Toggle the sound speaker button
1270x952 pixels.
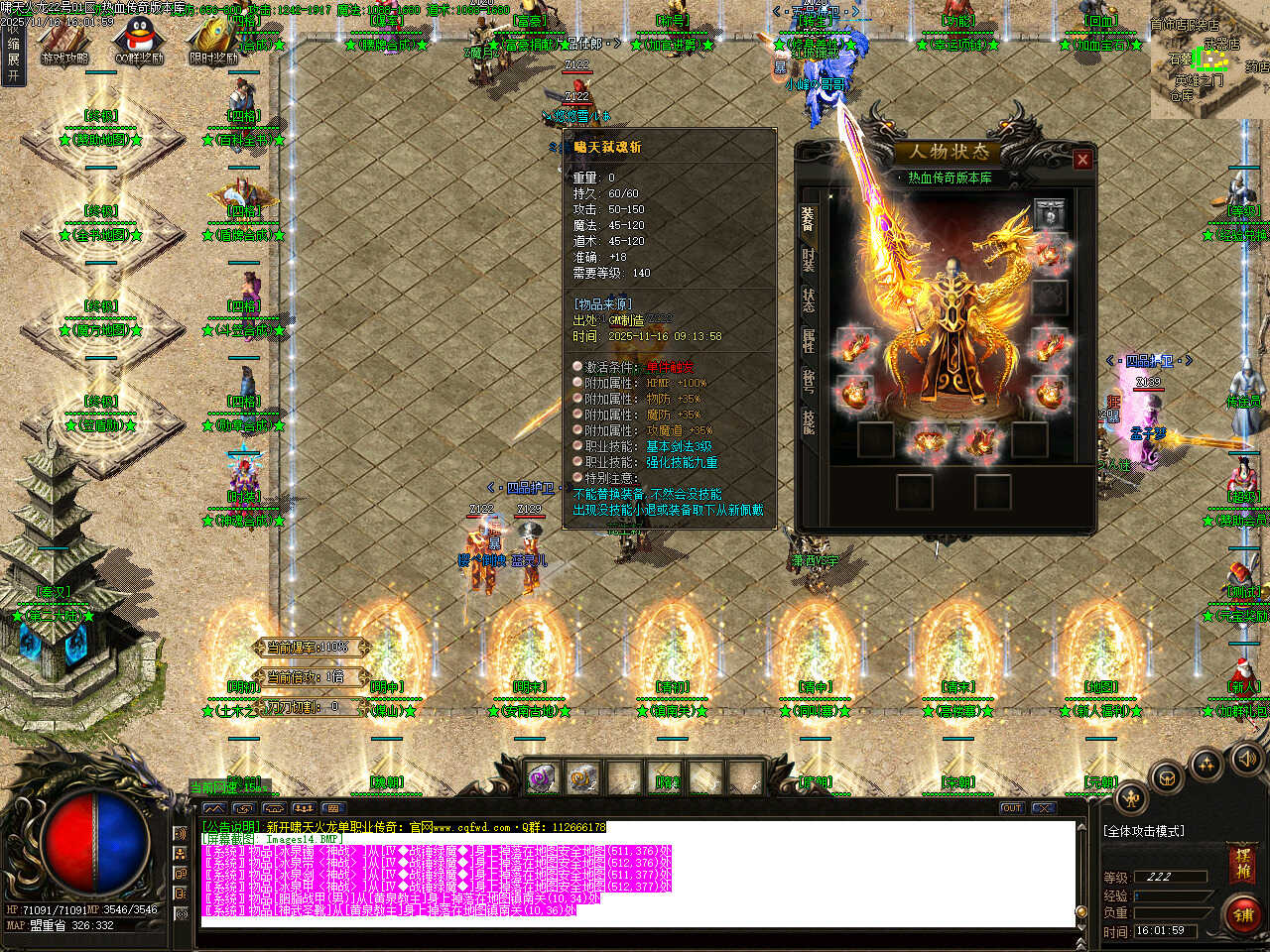tap(1246, 759)
